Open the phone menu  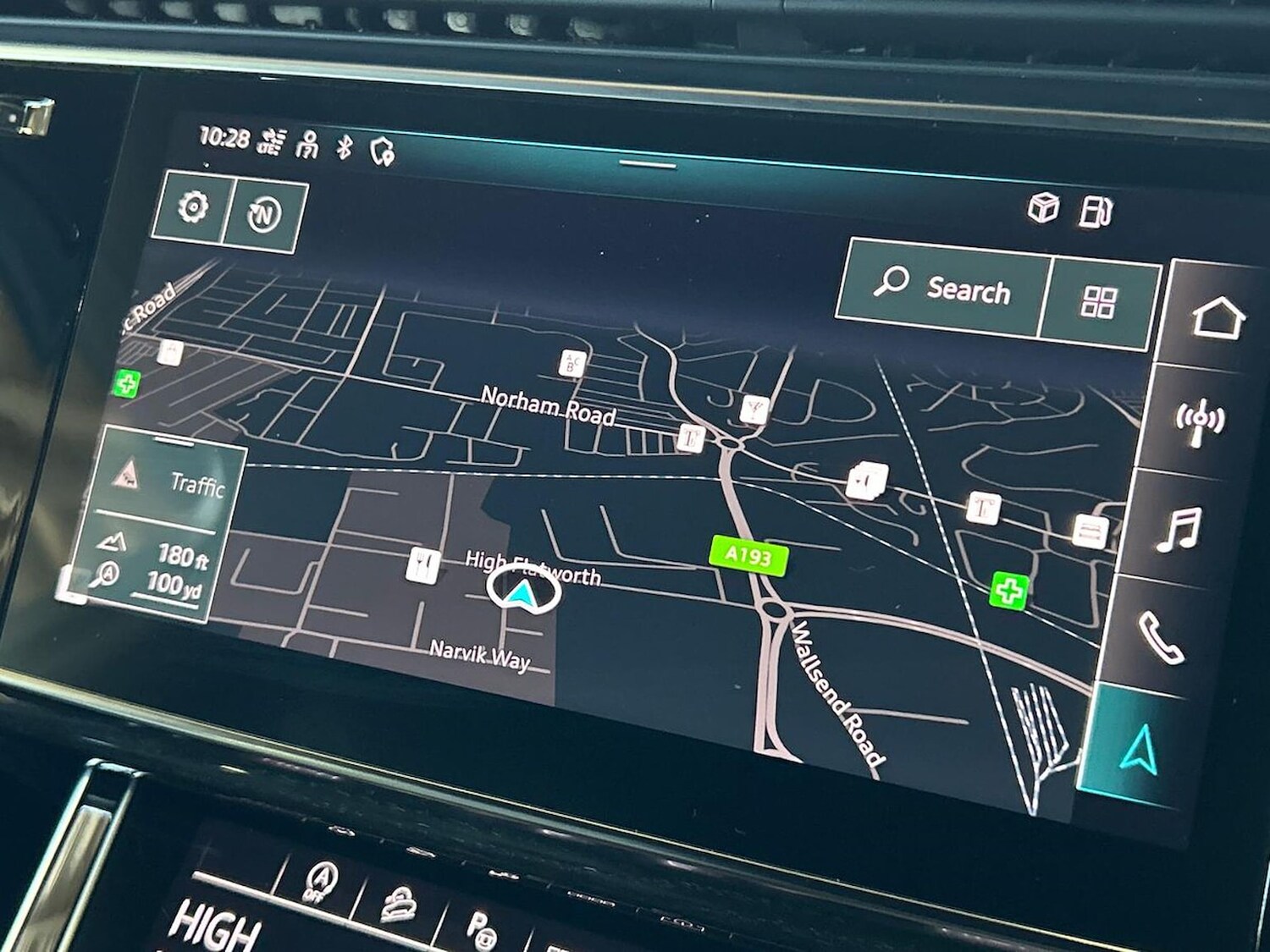[x=1161, y=637]
